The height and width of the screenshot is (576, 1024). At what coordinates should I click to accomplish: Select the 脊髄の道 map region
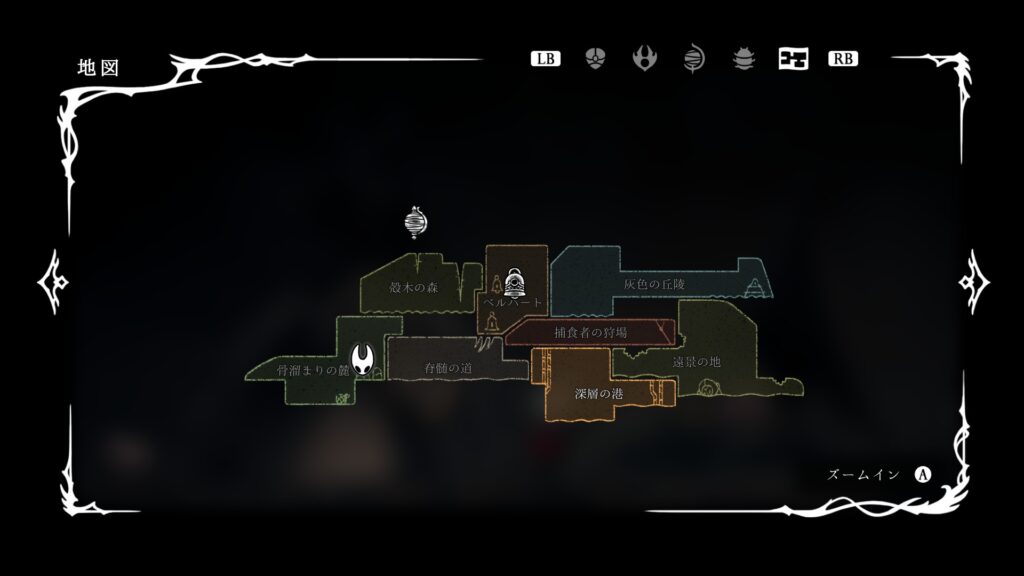pyautogui.click(x=447, y=368)
